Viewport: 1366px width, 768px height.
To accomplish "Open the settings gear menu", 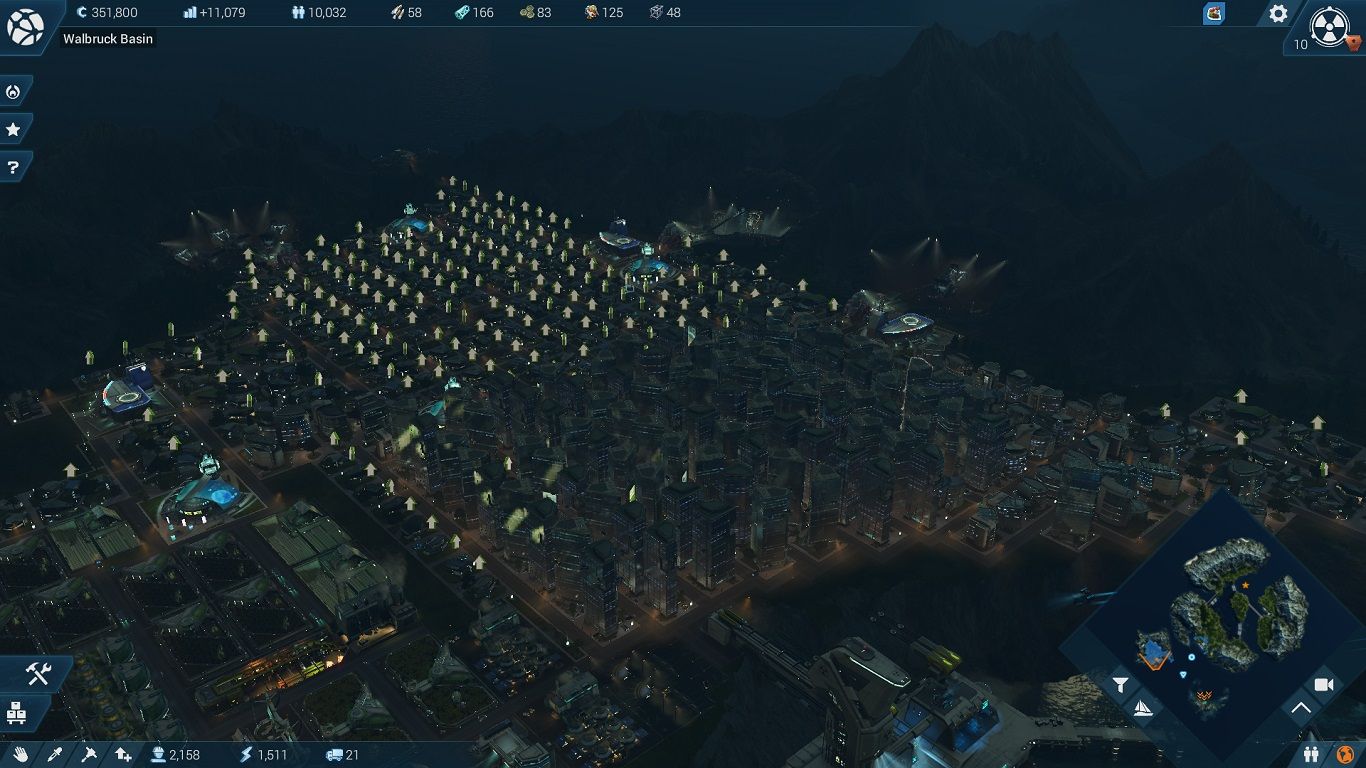I will [x=1278, y=14].
